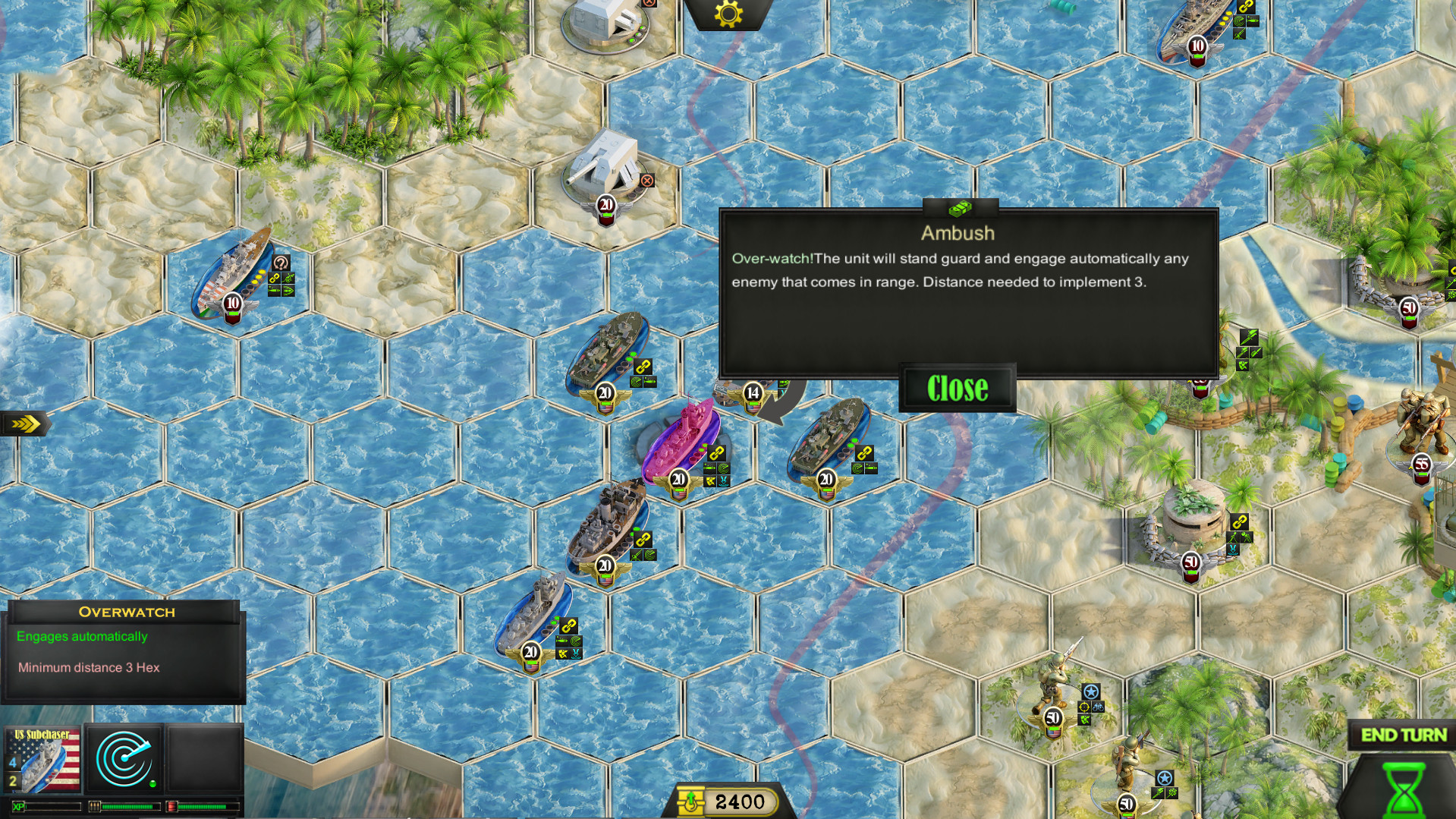
Task: Click the US Subchaser title label
Action: click(x=41, y=735)
